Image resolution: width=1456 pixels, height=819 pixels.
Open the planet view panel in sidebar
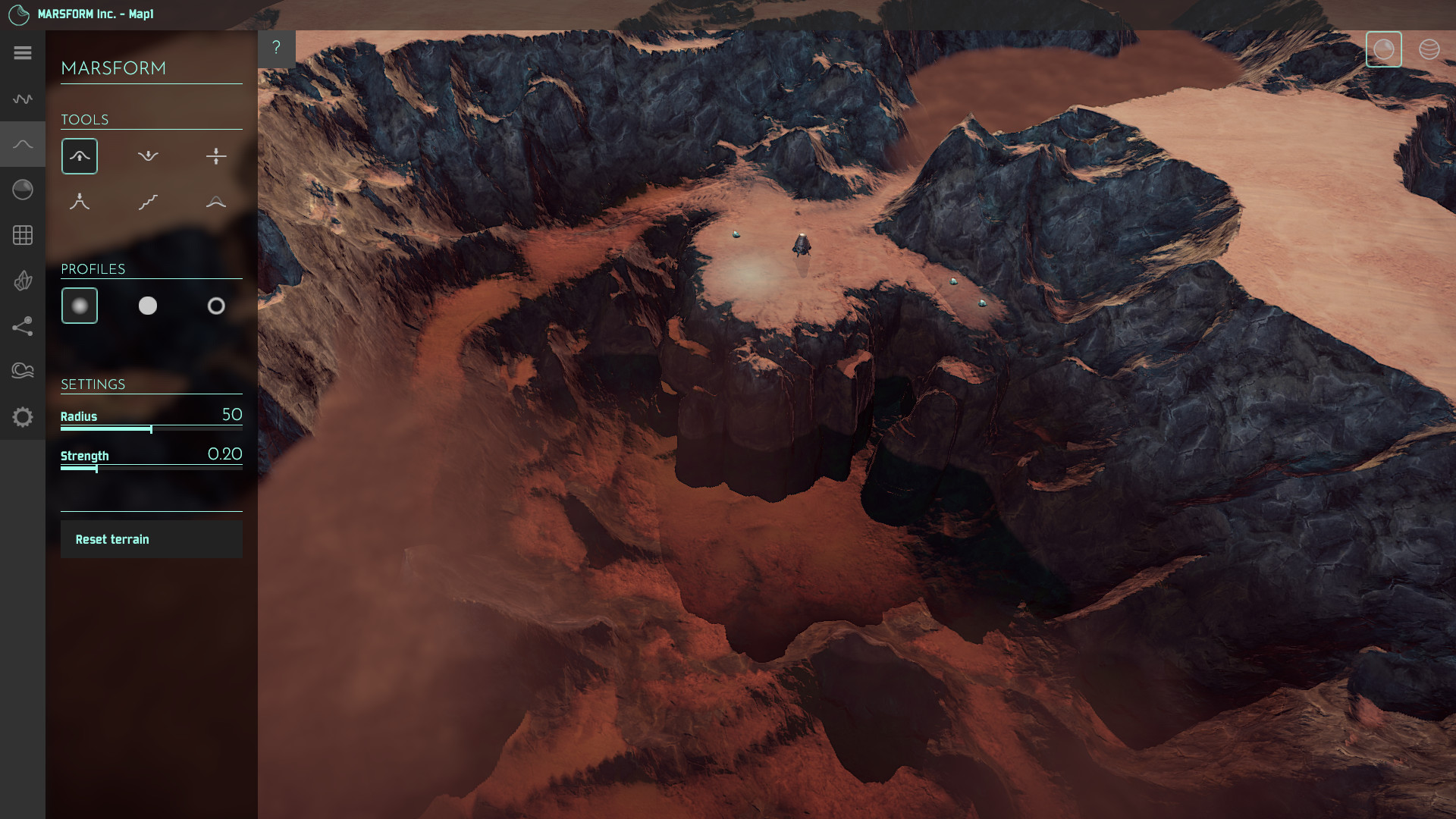[x=23, y=190]
